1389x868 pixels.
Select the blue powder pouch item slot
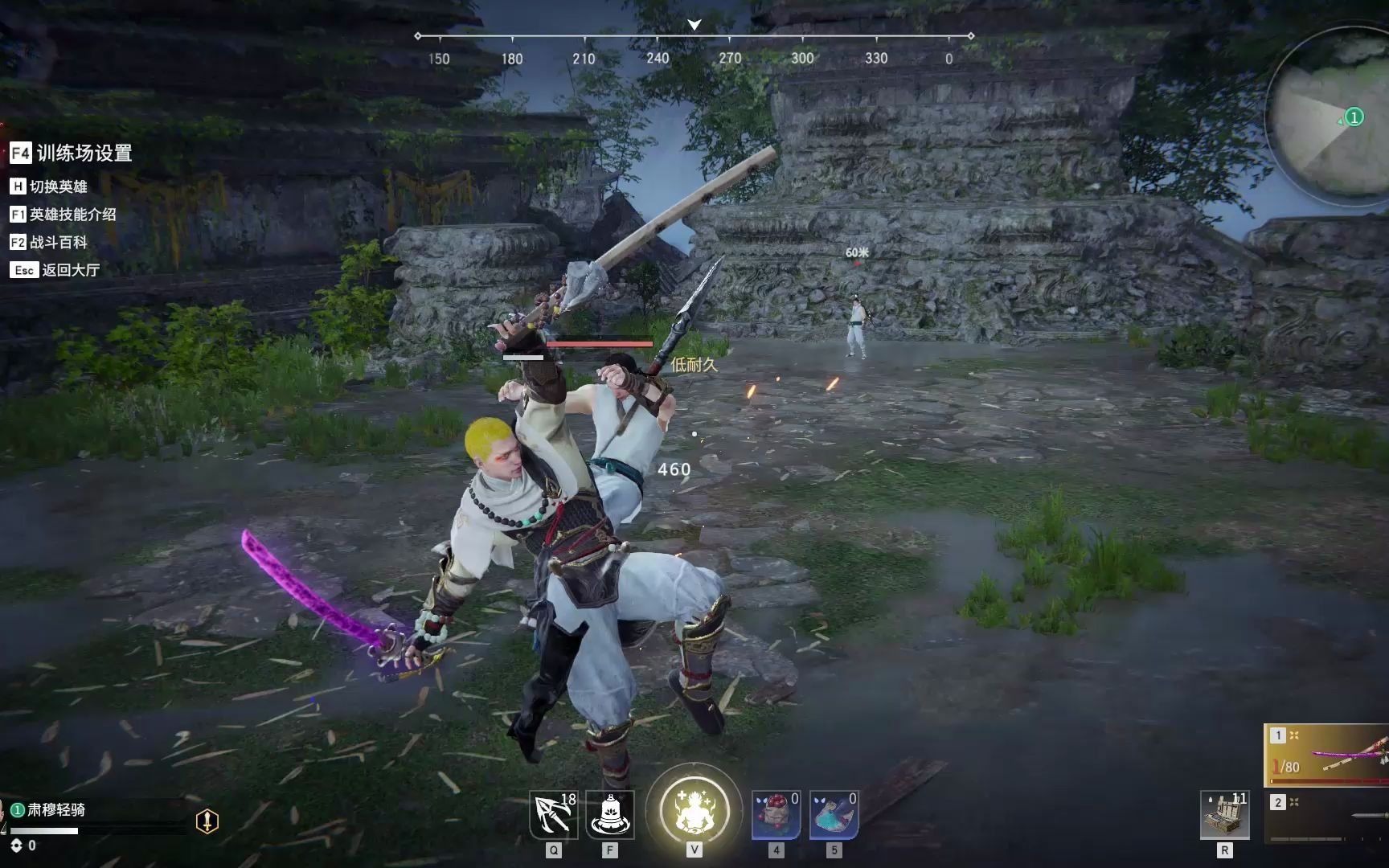click(834, 815)
